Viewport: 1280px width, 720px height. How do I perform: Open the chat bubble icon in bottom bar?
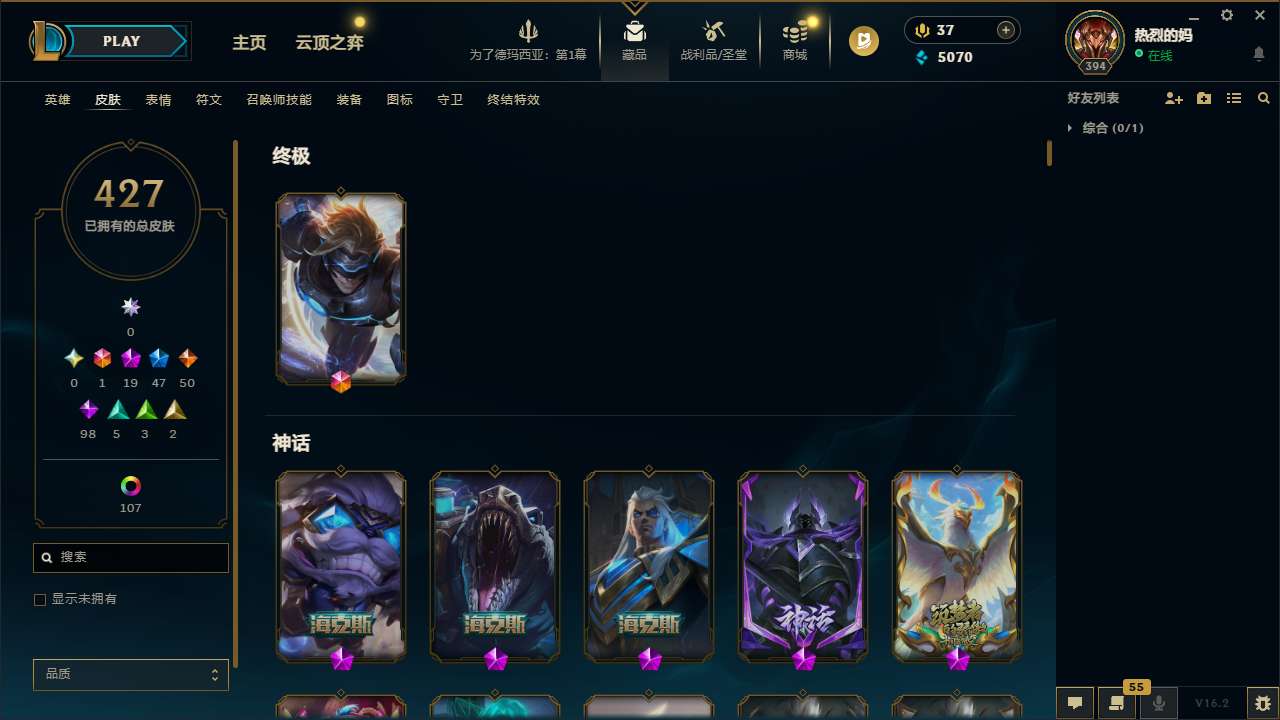coord(1075,703)
